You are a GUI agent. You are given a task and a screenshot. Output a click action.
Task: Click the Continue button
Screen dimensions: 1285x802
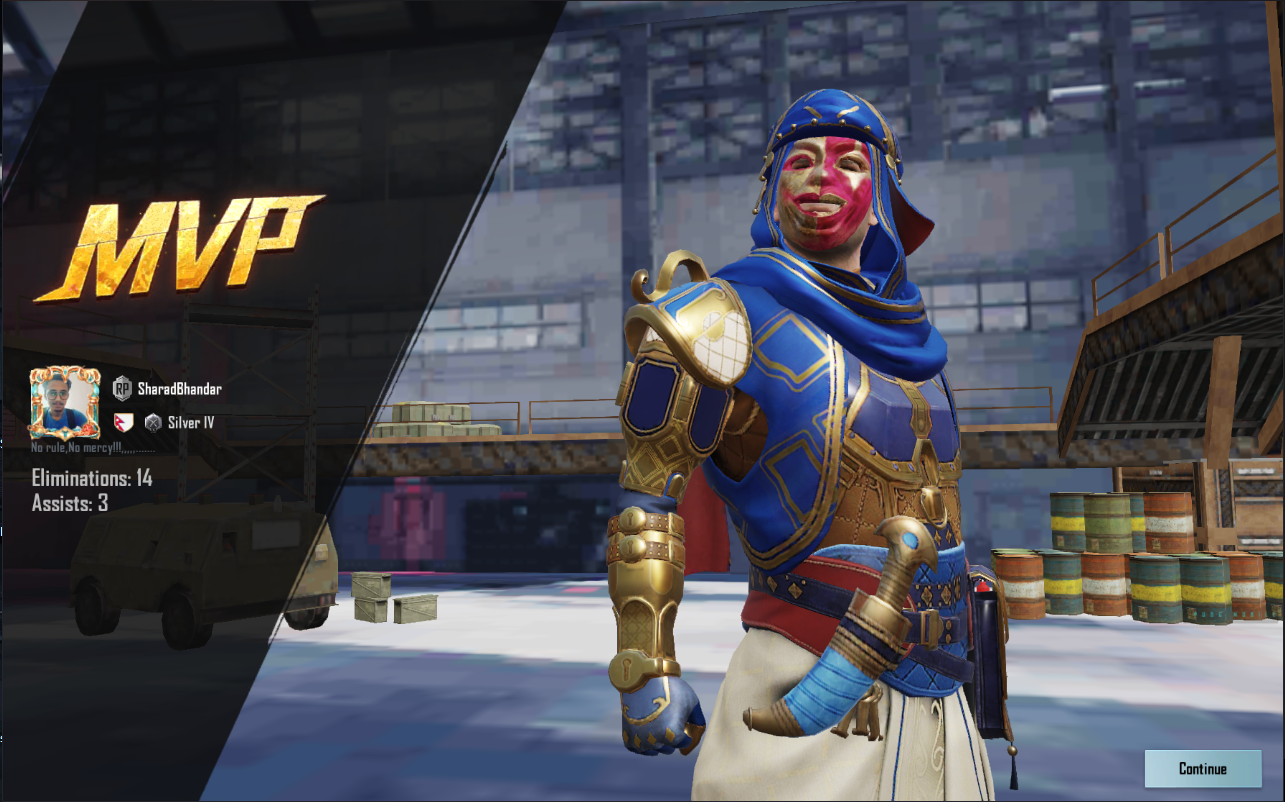(1202, 768)
